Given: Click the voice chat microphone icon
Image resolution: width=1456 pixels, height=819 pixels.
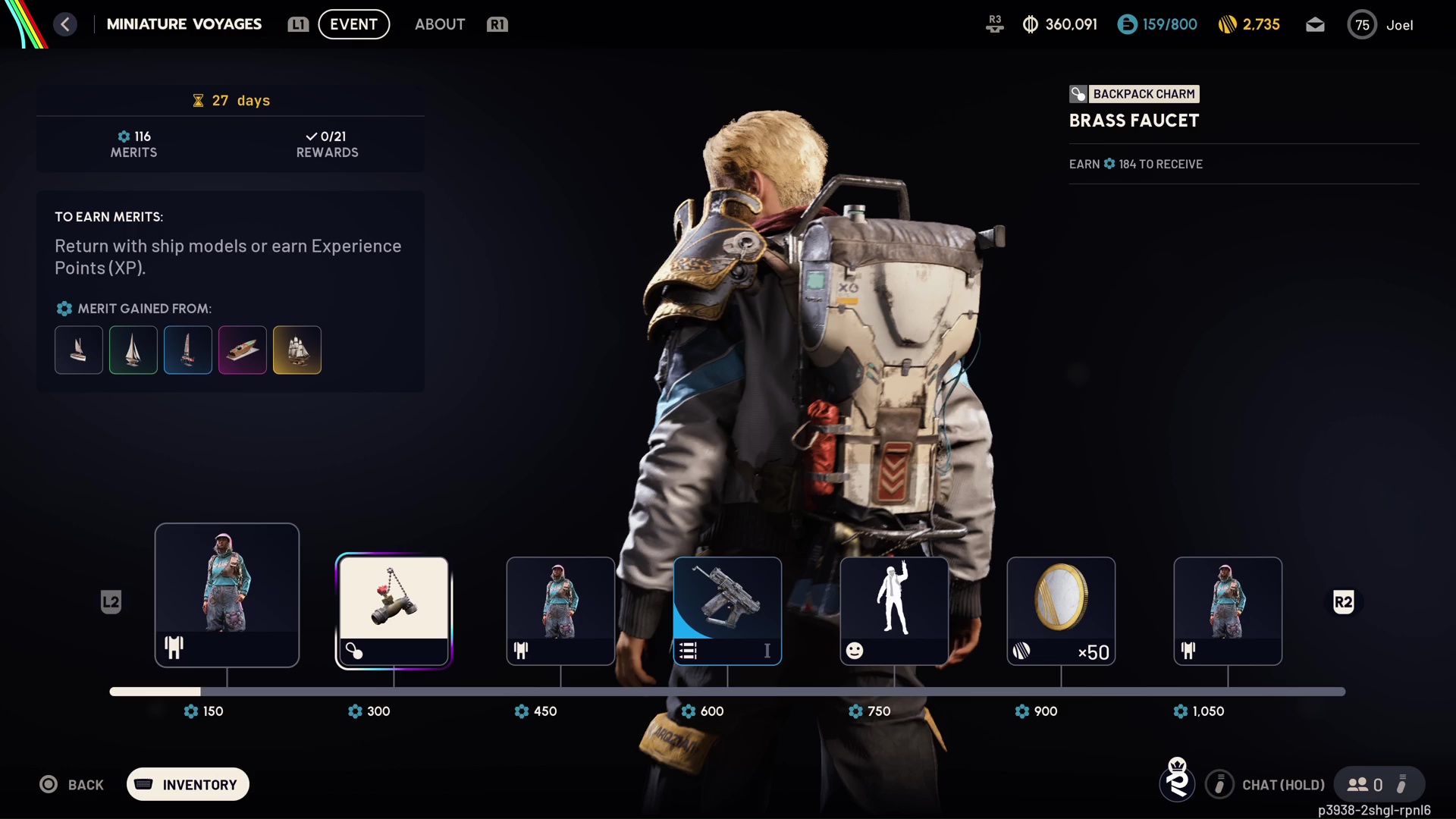Looking at the screenshot, I should click(1219, 785).
